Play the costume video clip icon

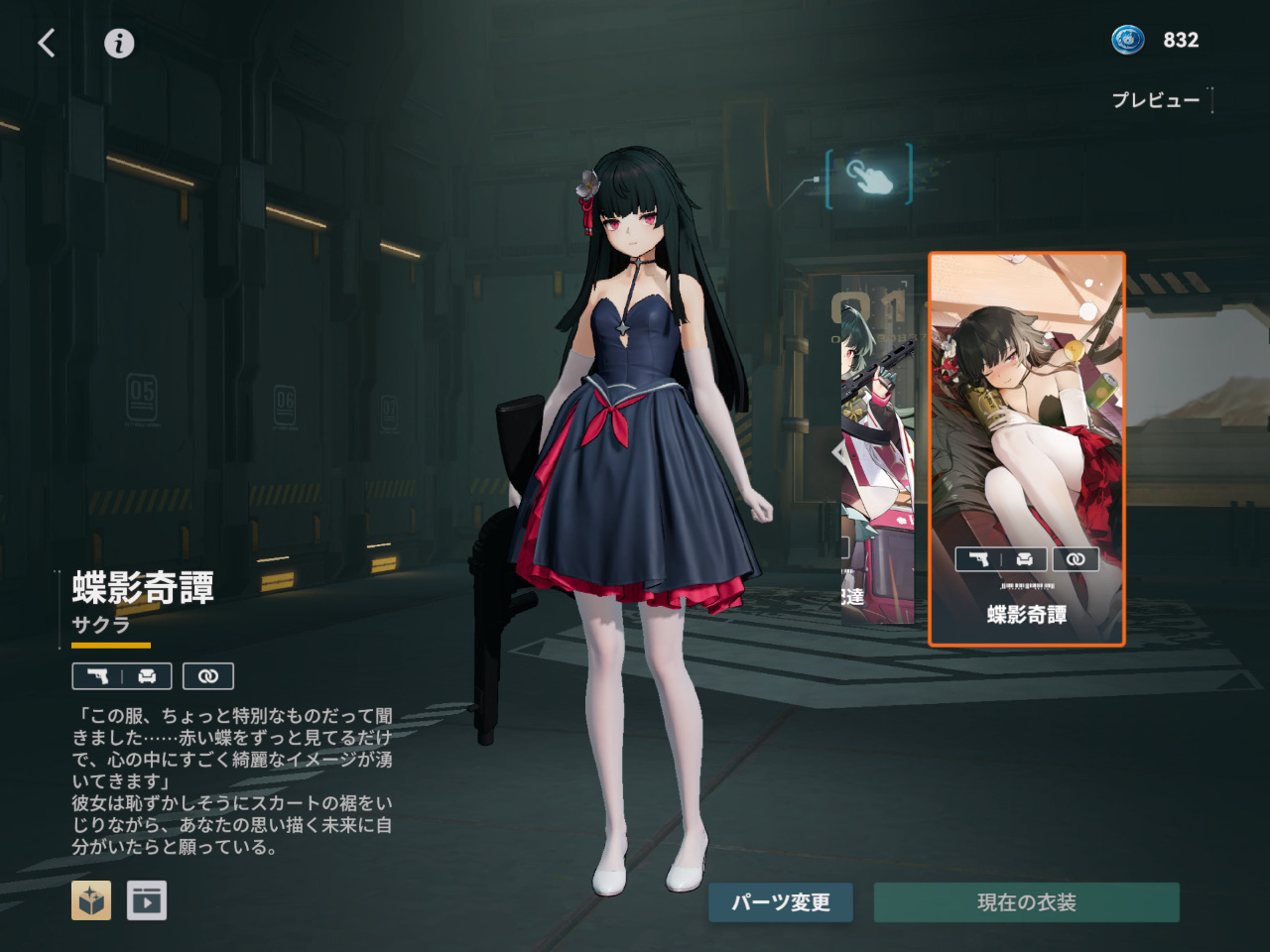[x=147, y=900]
